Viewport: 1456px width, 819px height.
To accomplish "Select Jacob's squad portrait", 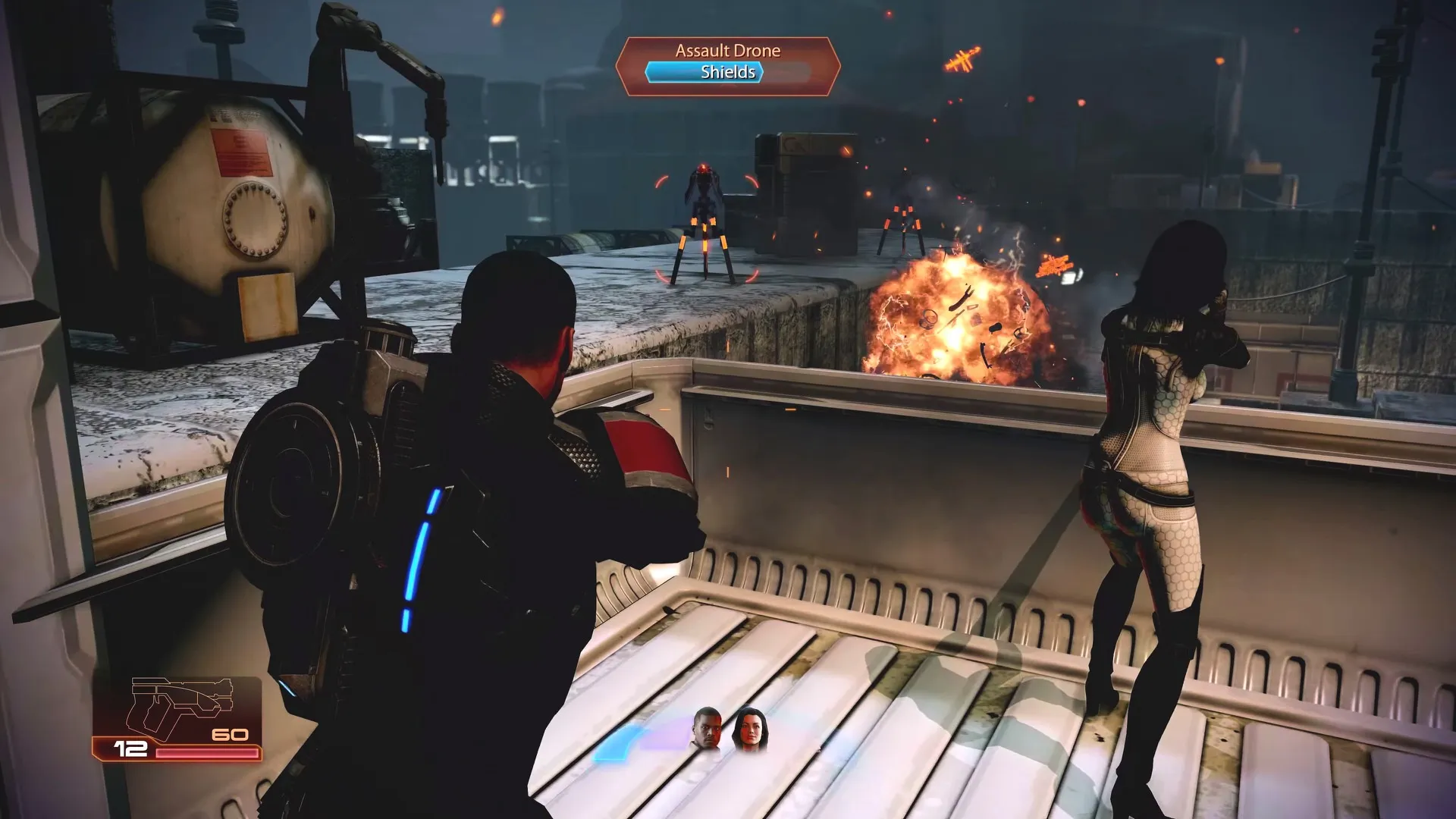I will point(706,730).
